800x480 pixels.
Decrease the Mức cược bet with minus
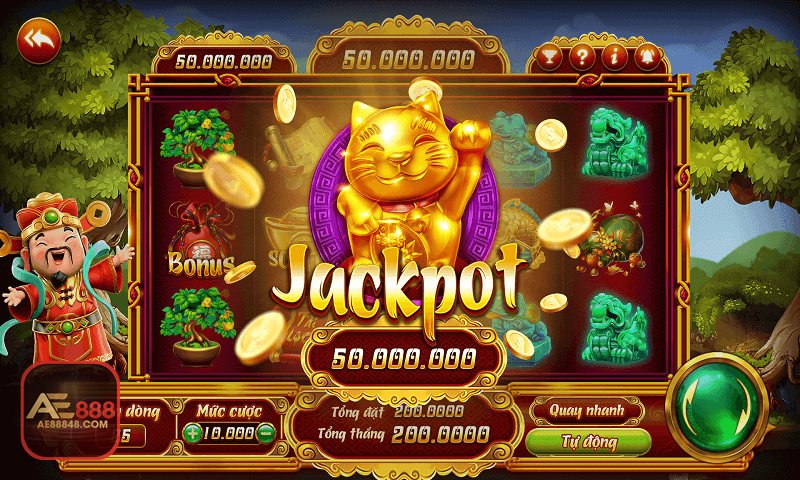point(265,433)
